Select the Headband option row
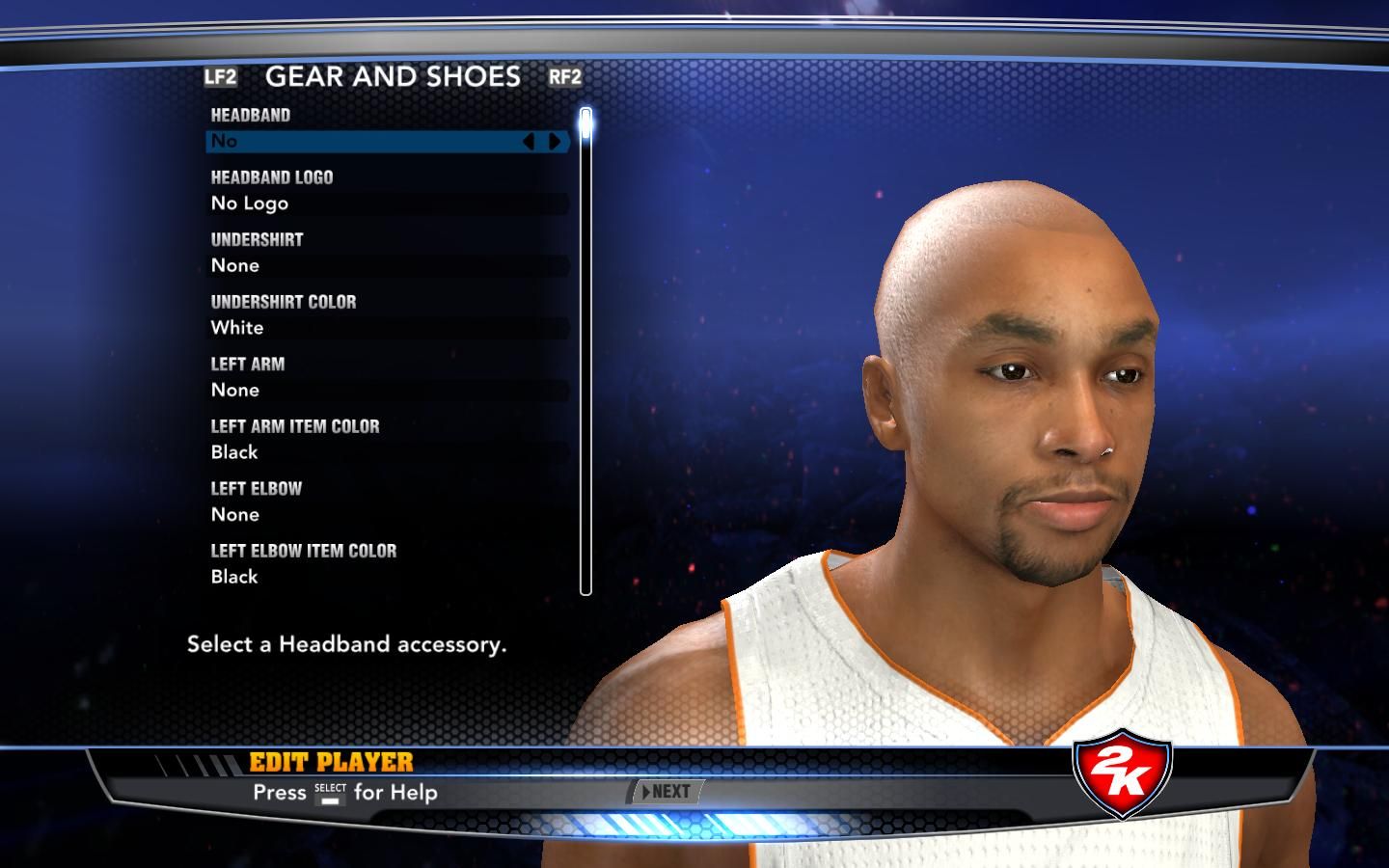The image size is (1389, 868). point(367,142)
